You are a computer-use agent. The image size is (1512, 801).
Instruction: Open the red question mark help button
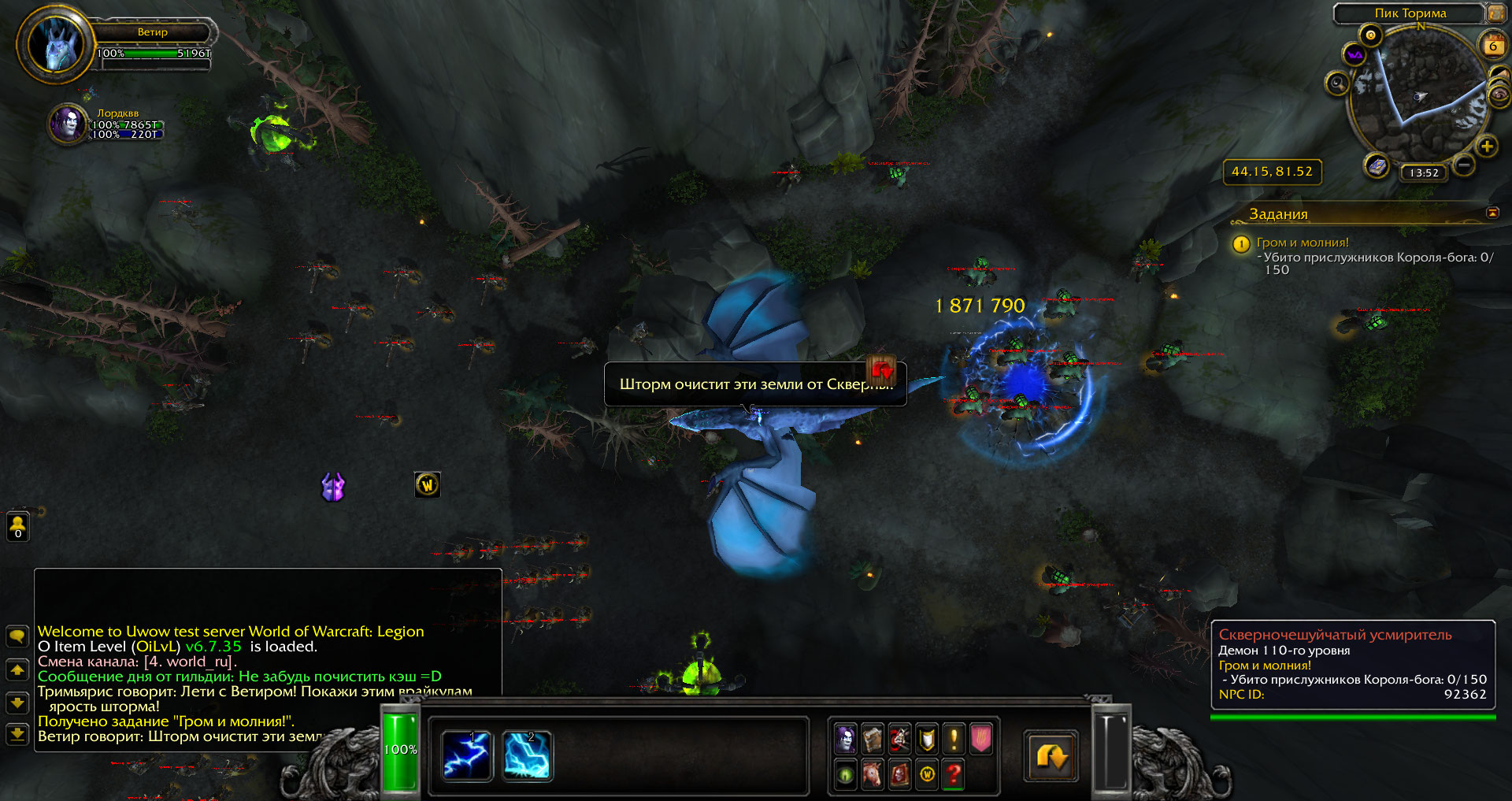(954, 775)
